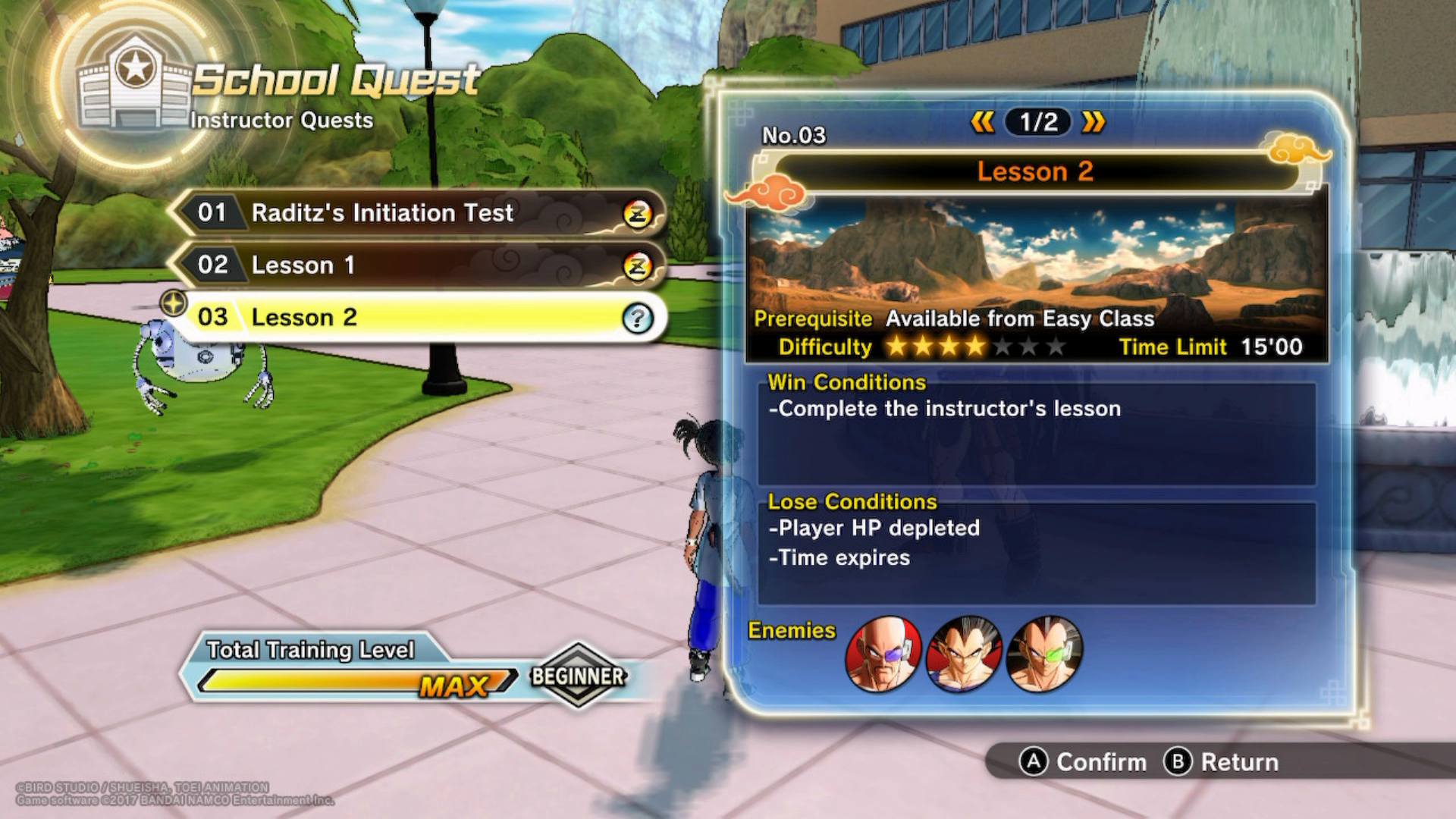Screen dimensions: 1456x819
Task: Go to previous quest info page arrow
Action: [982, 122]
